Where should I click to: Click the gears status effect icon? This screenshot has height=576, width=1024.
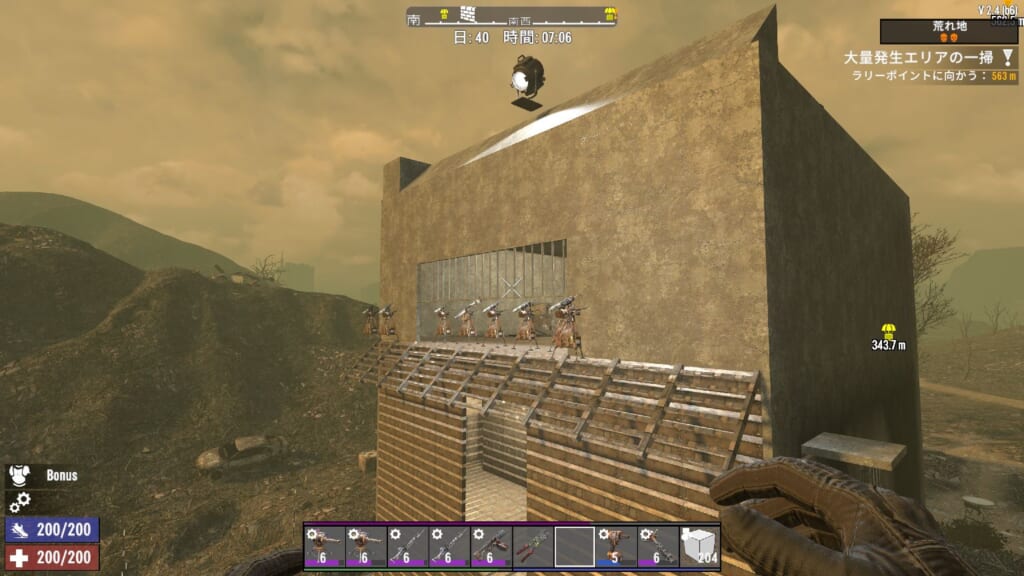pos(19,502)
